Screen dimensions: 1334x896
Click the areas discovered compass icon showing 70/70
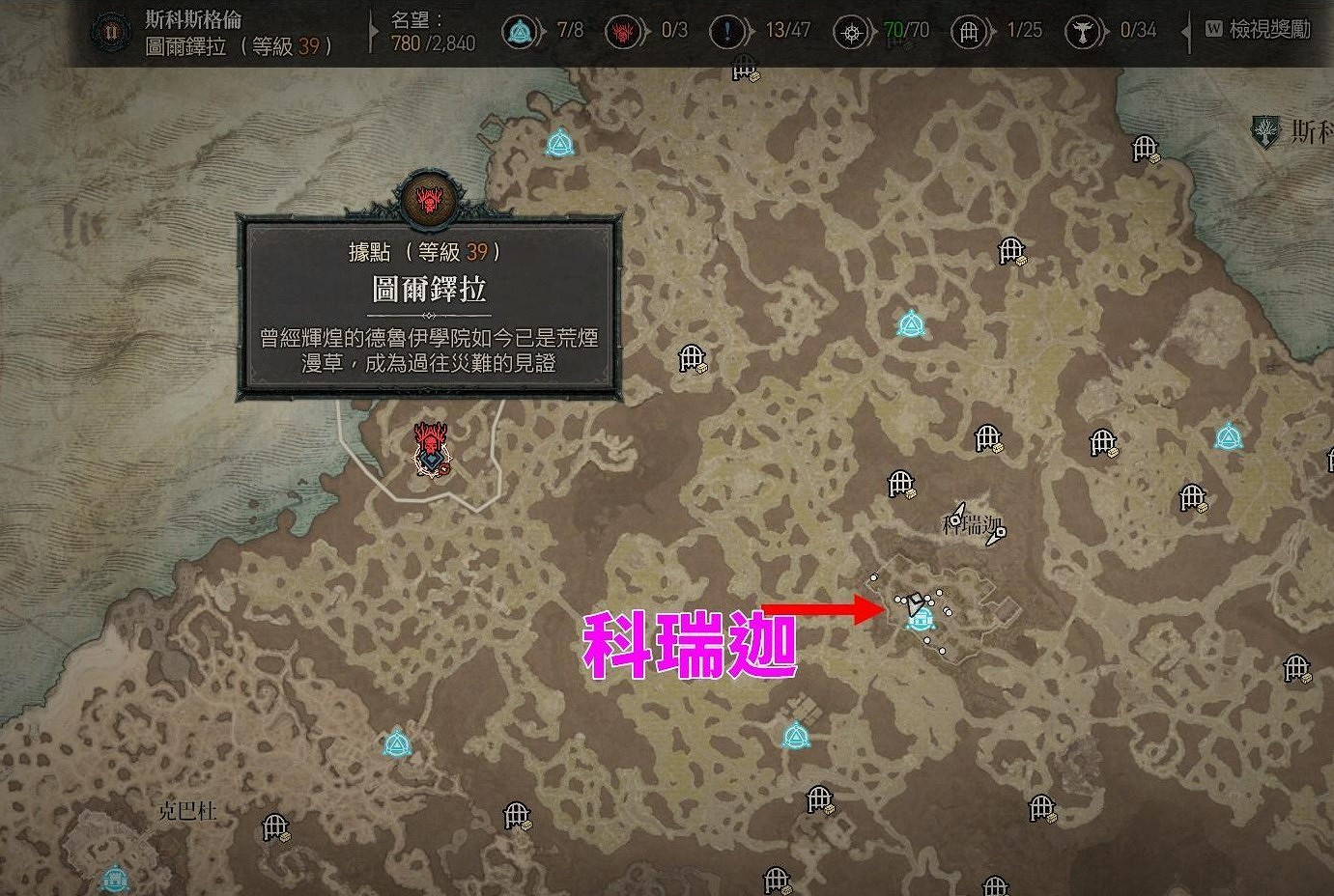pyautogui.click(x=851, y=30)
